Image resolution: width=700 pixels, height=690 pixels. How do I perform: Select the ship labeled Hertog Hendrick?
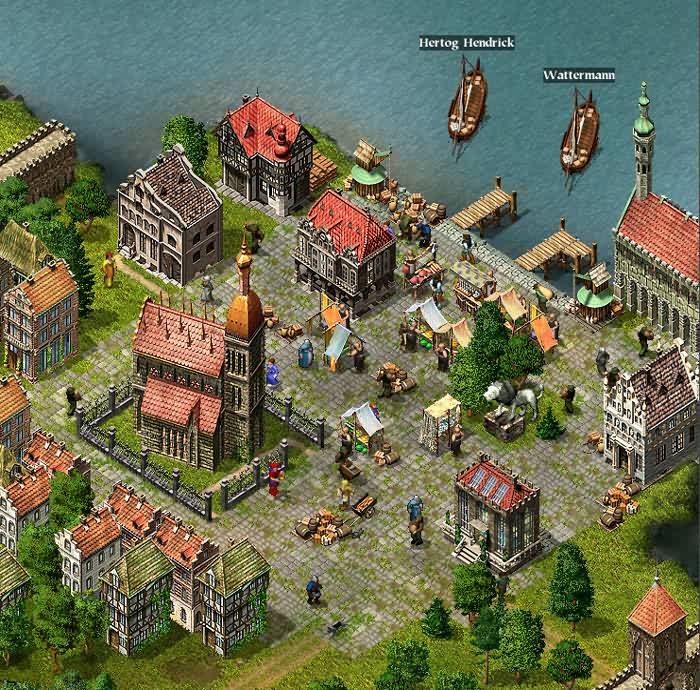[466, 102]
